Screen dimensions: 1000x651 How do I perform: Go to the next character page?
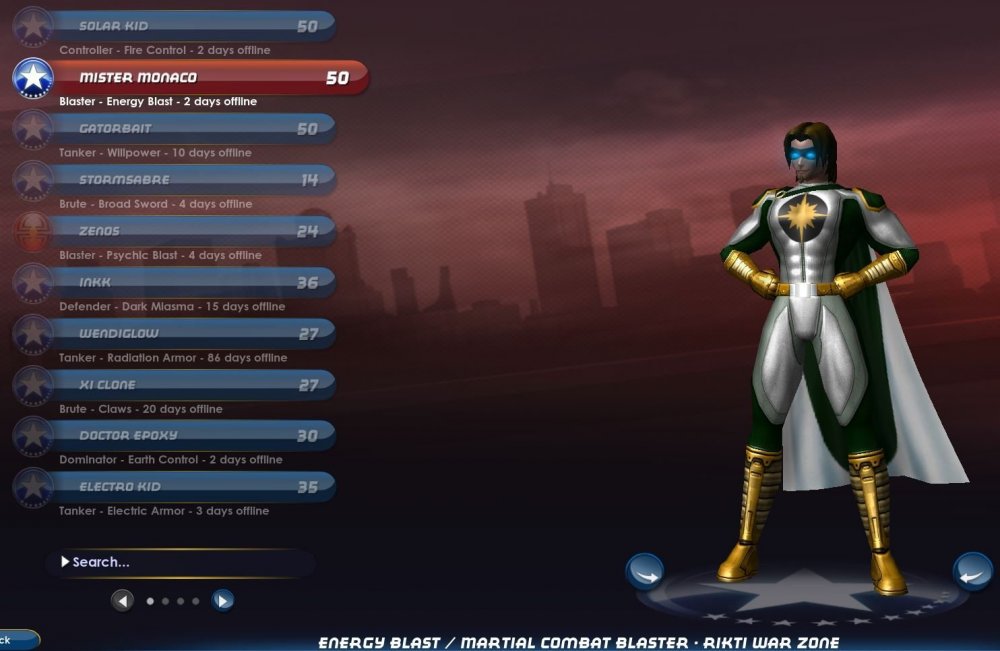click(x=223, y=601)
